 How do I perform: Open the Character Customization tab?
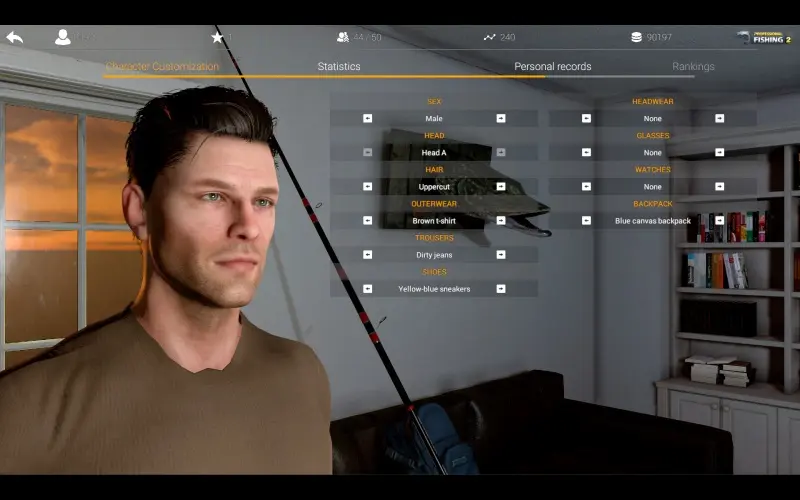[x=162, y=67]
